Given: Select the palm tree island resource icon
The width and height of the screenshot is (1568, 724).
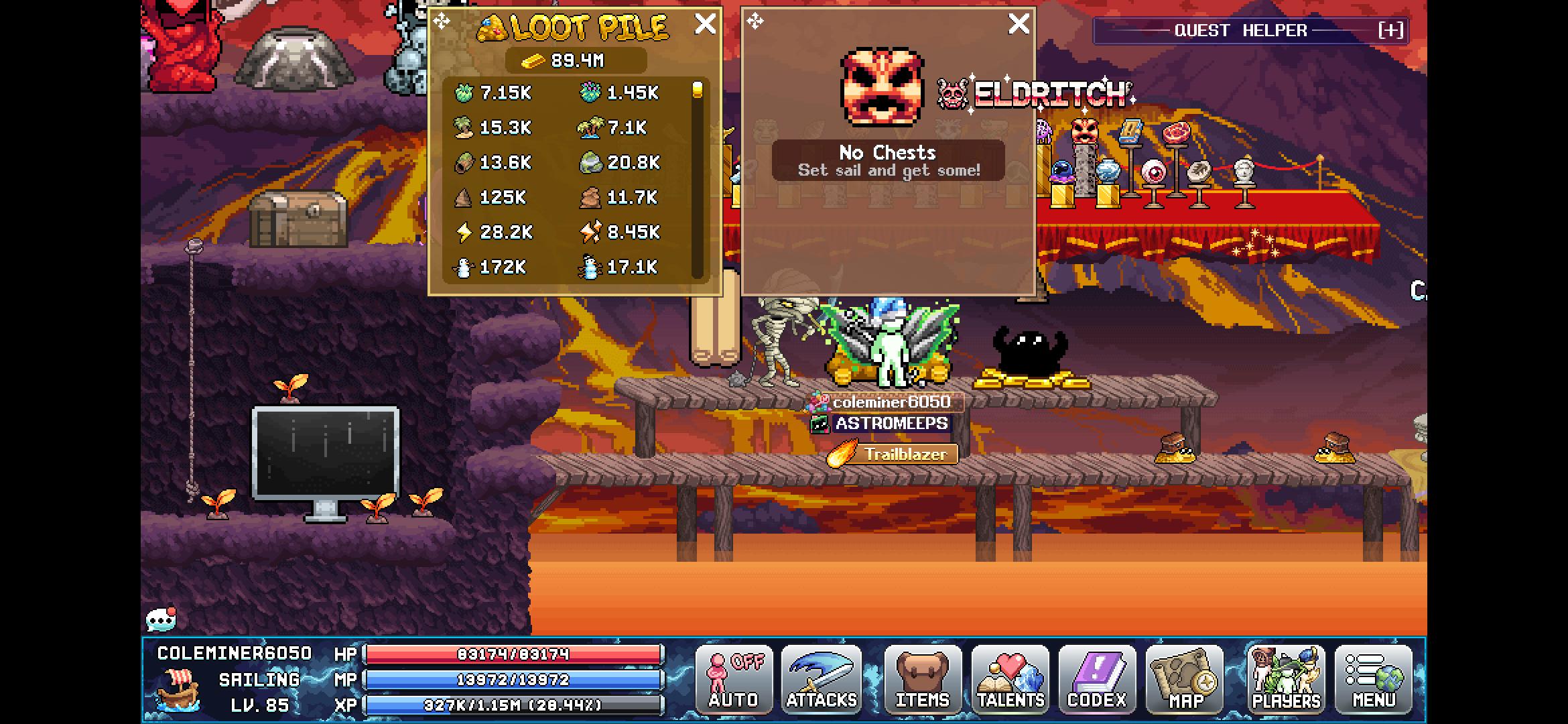Looking at the screenshot, I should (465, 128).
